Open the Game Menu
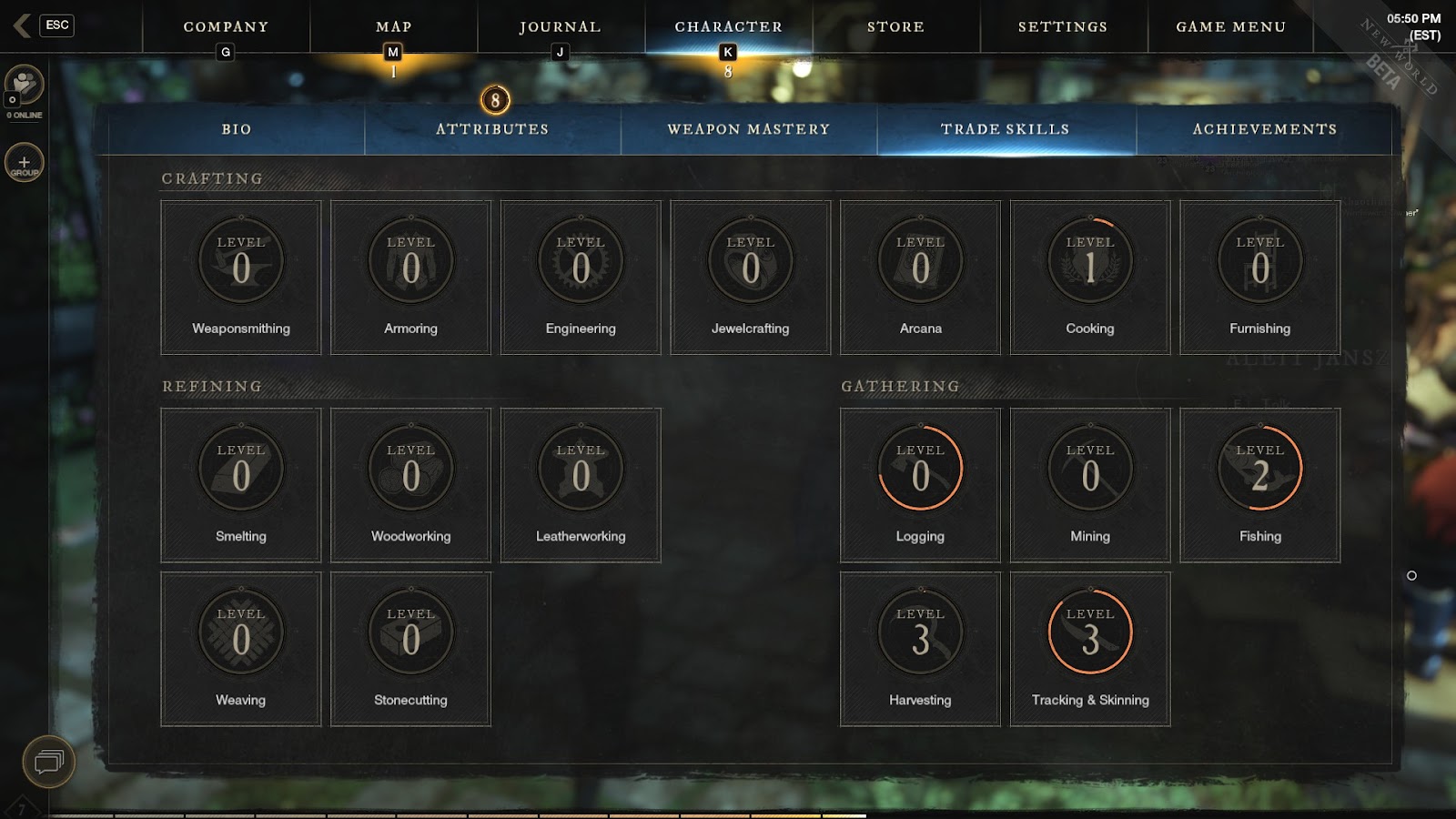The width and height of the screenshot is (1456, 819). click(1230, 27)
